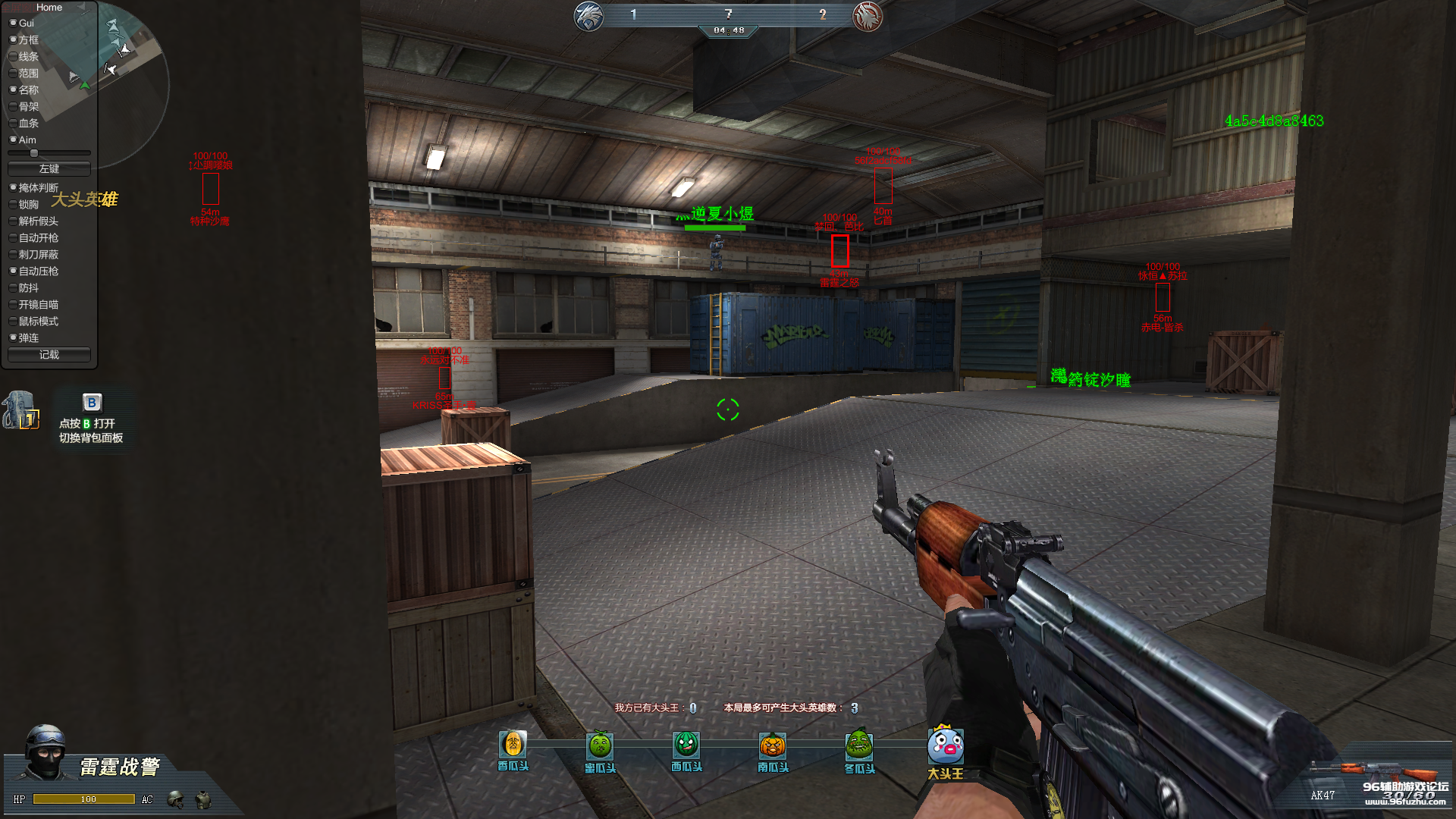The width and height of the screenshot is (1456, 819).
Task: Pick the 冬瓜头 head icon
Action: (x=859, y=745)
